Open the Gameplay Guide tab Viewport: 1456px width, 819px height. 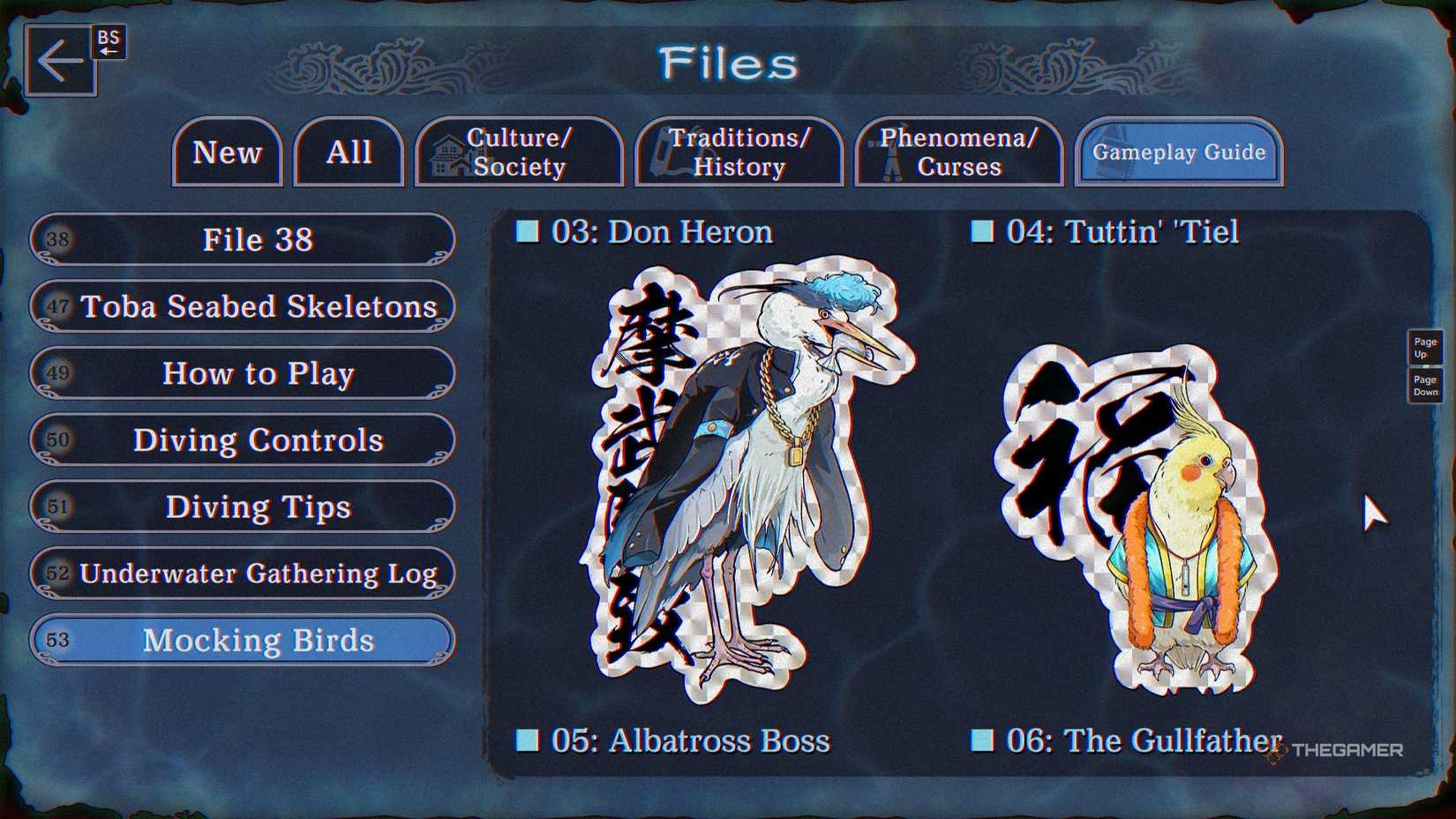[x=1177, y=152]
